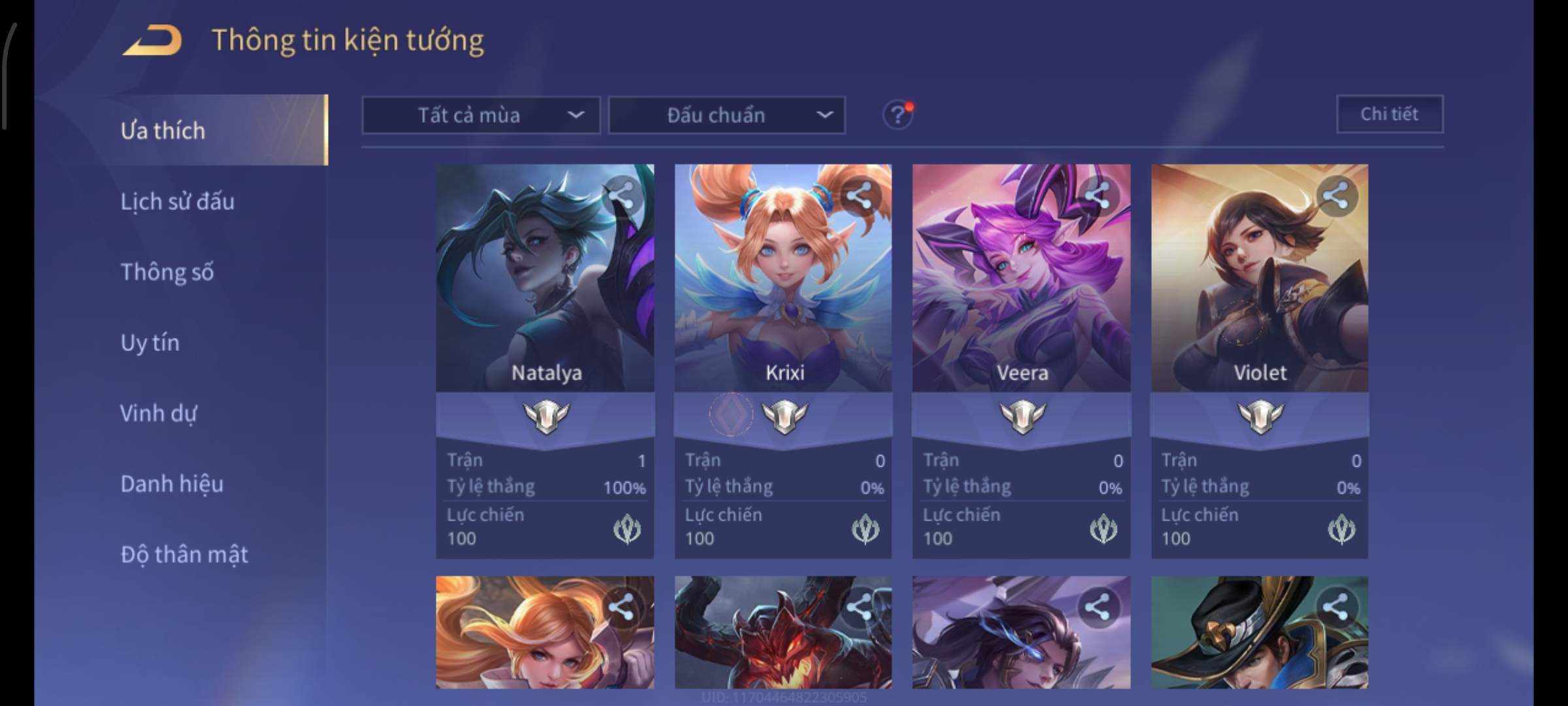Open the Độ thân mật tab
The height and width of the screenshot is (706, 1568).
[x=184, y=554]
